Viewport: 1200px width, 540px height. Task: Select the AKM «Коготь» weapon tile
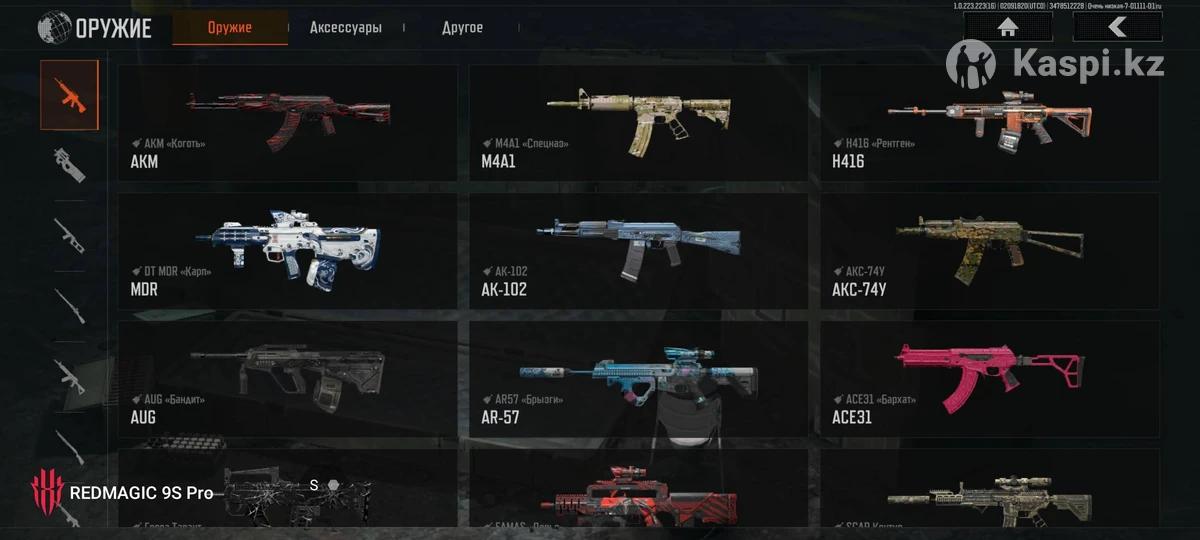pos(287,123)
